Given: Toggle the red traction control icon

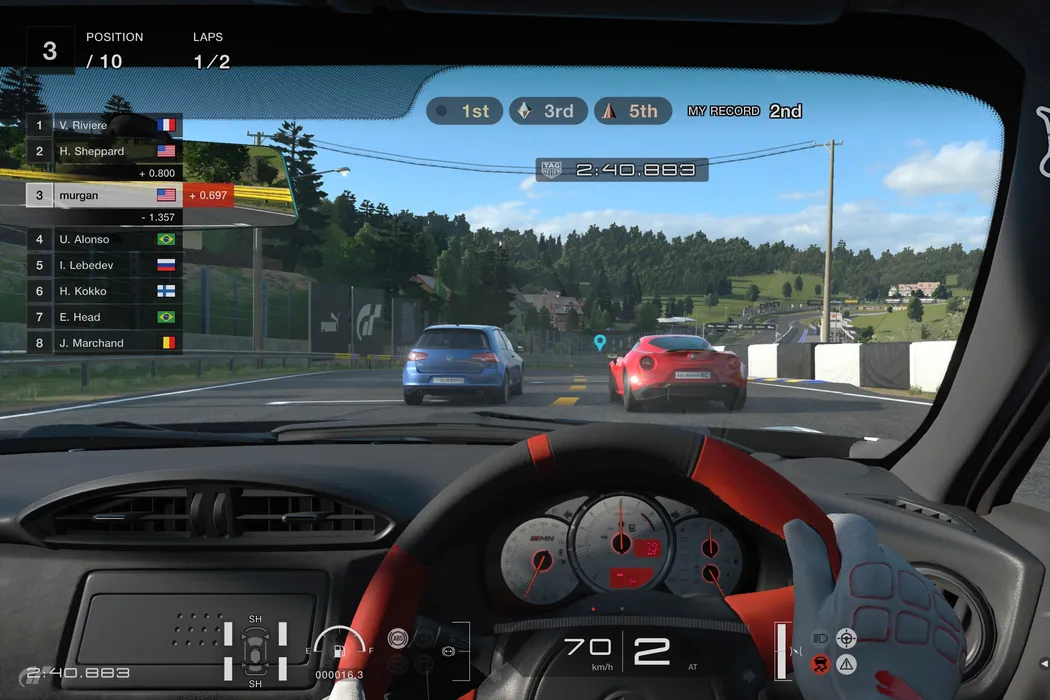Looking at the screenshot, I should point(820,663).
